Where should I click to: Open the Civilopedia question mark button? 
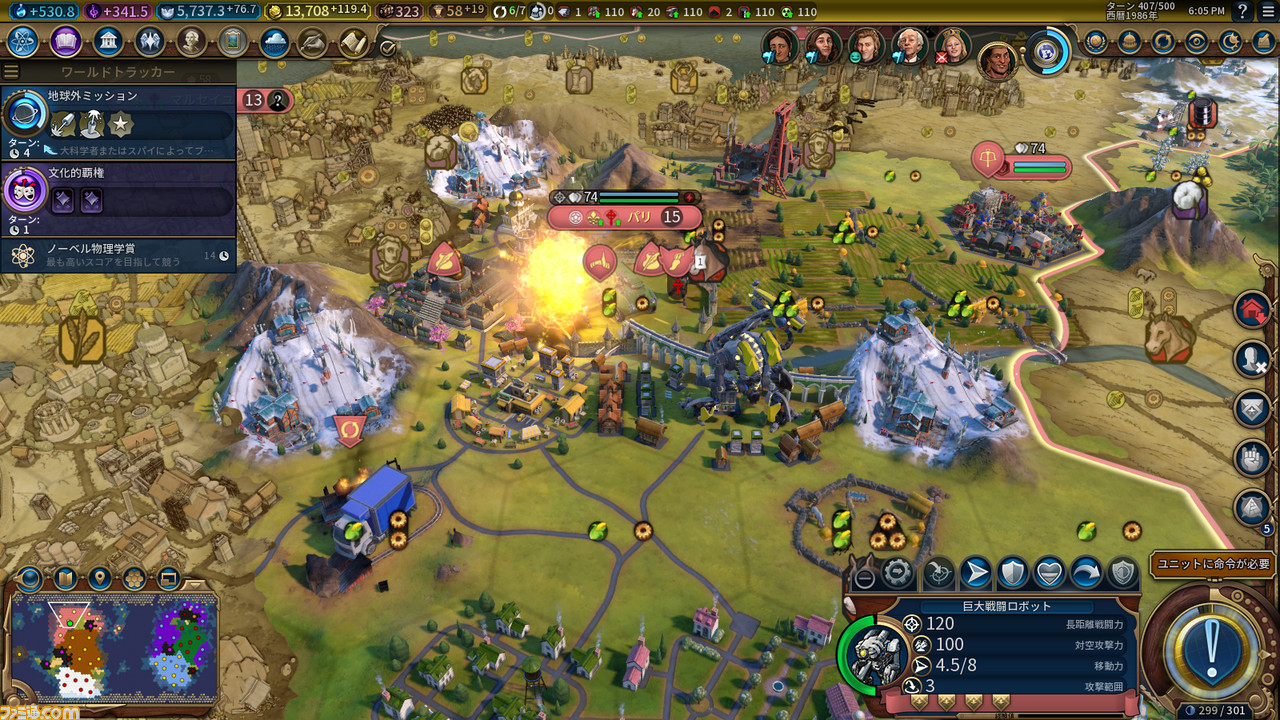point(1242,11)
